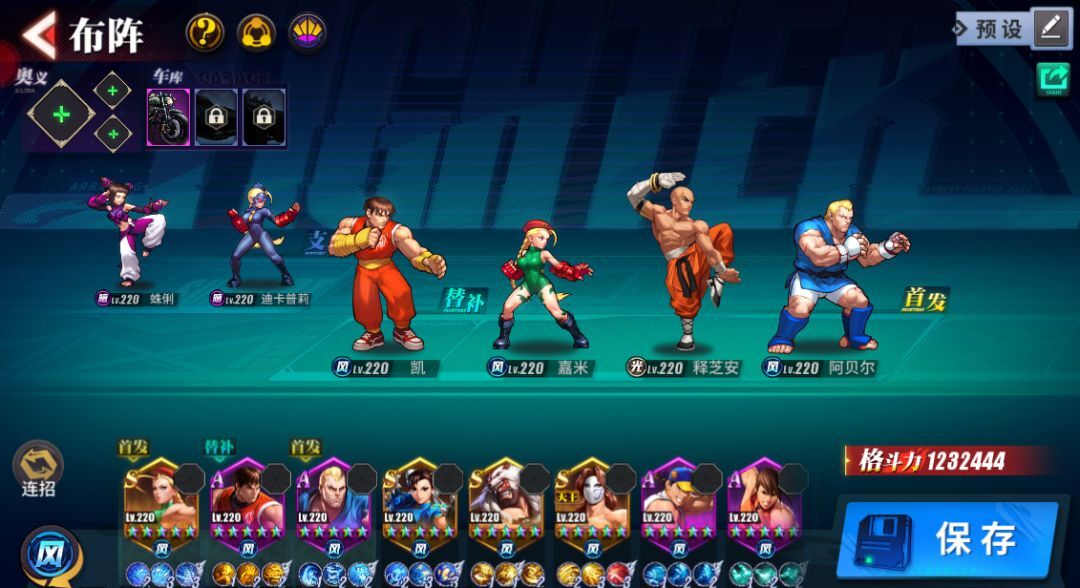Open the 连招 combo button

pyautogui.click(x=38, y=468)
